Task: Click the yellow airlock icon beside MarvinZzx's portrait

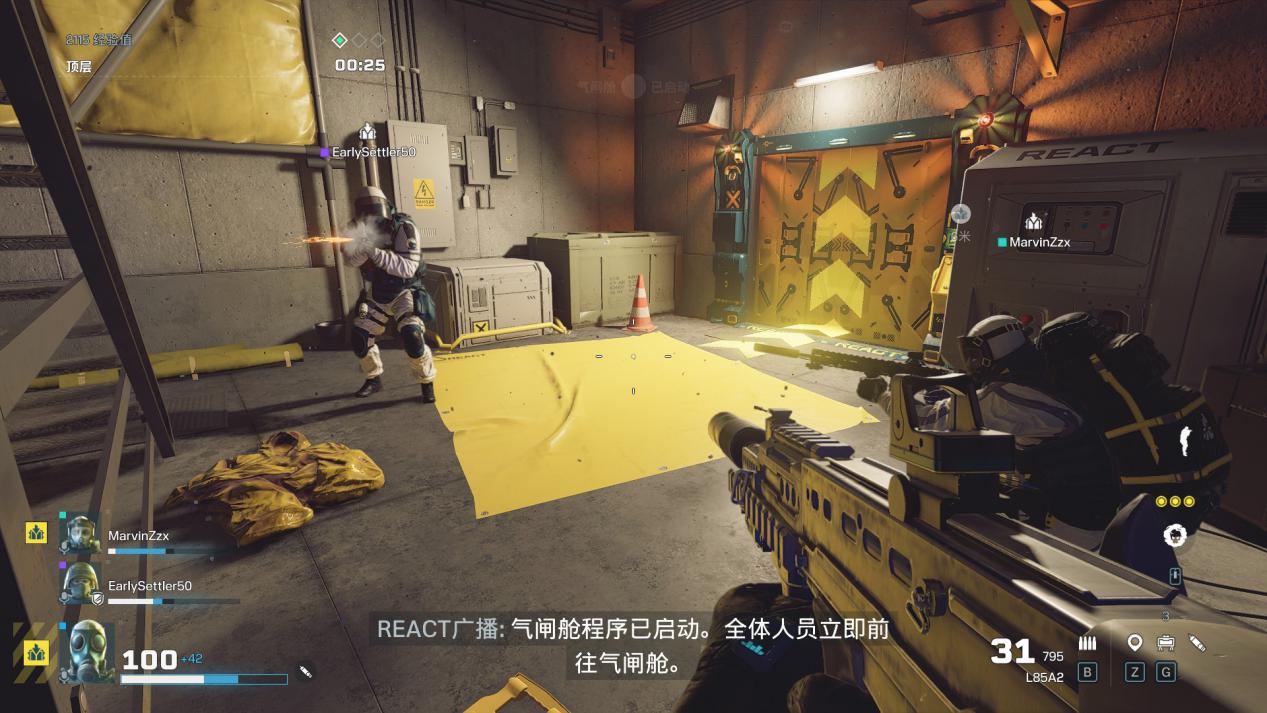Action: [37, 532]
